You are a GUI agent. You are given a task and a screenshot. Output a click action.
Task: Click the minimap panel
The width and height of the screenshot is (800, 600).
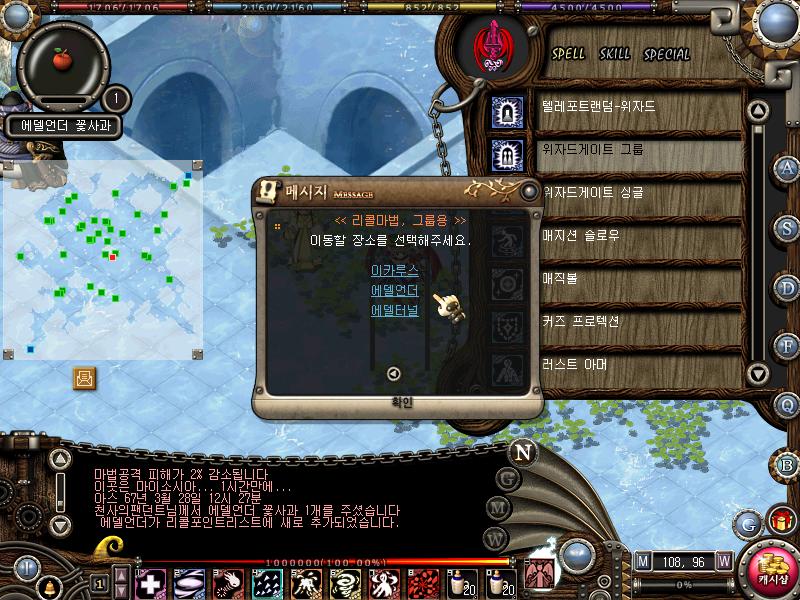pos(103,258)
